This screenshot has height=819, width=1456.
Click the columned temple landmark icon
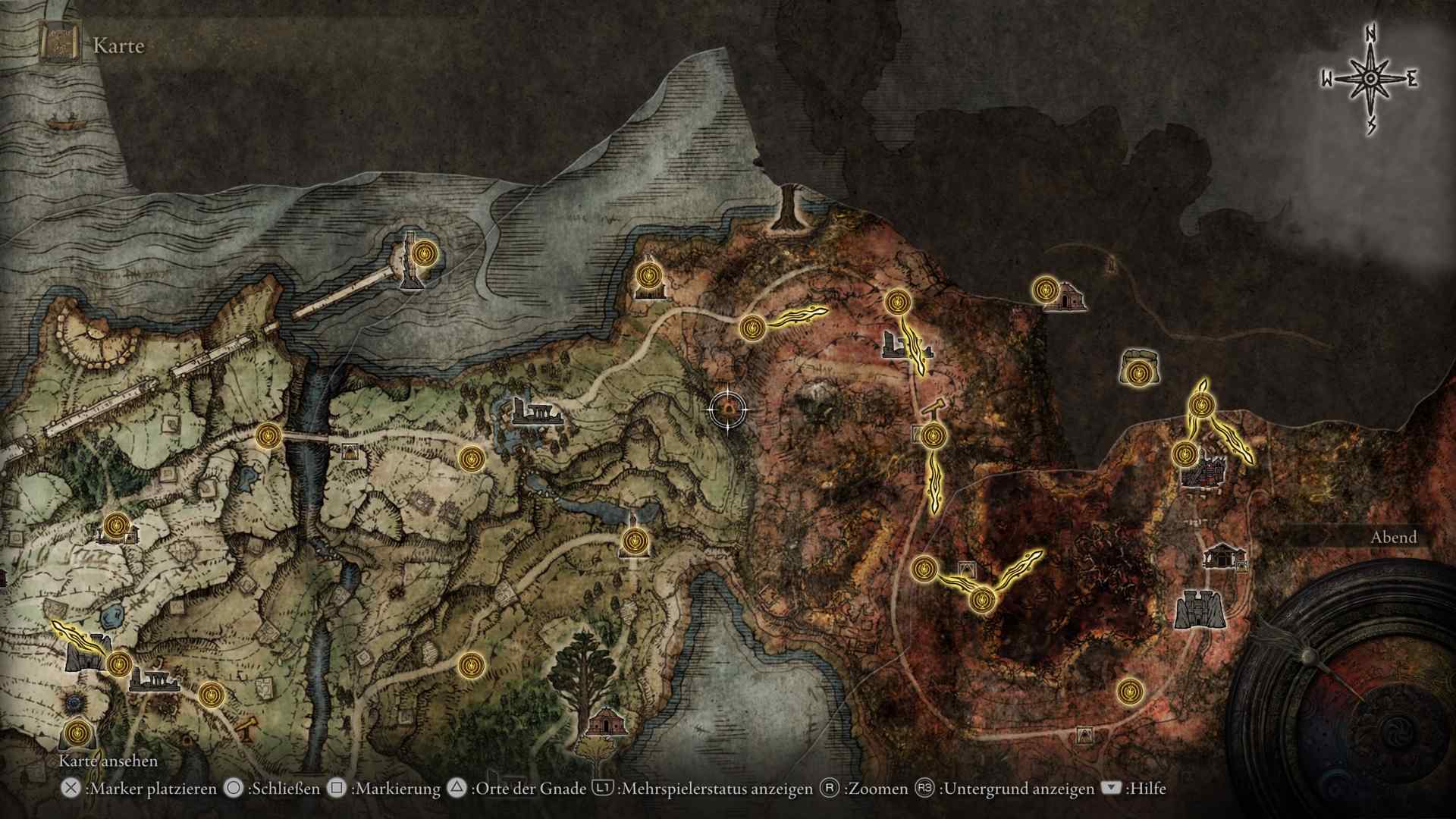pyautogui.click(x=1220, y=556)
